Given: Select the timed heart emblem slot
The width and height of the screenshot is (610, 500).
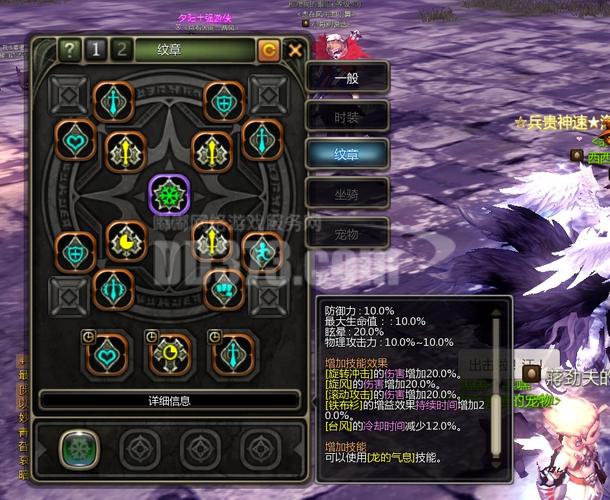Looking at the screenshot, I should (x=105, y=354).
